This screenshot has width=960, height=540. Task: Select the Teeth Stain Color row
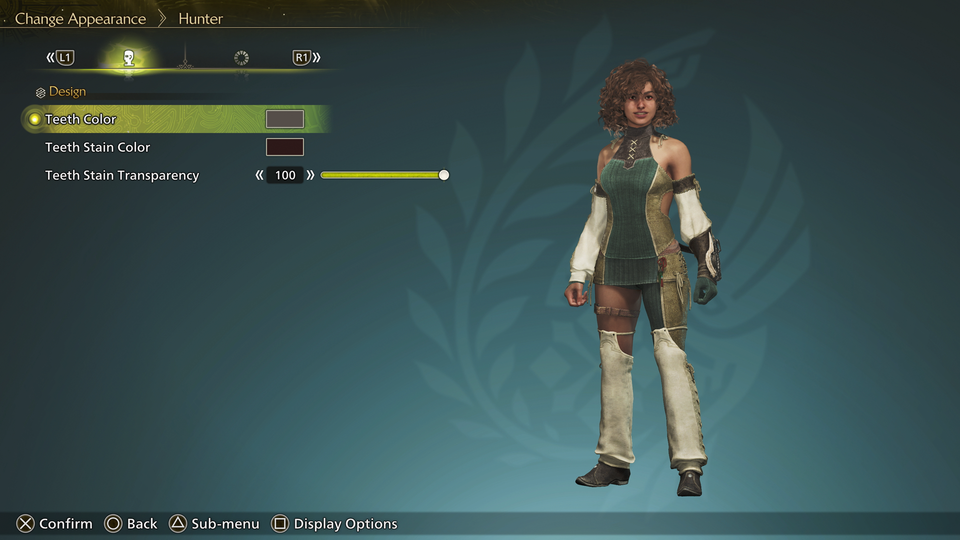[x=97, y=147]
